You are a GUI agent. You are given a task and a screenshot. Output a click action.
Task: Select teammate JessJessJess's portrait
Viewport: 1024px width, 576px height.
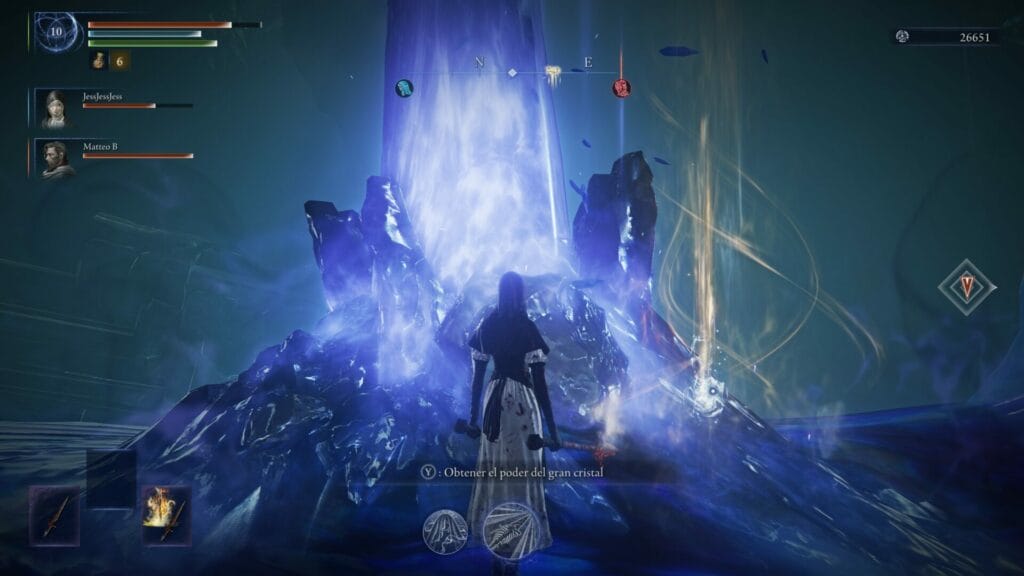click(x=56, y=109)
